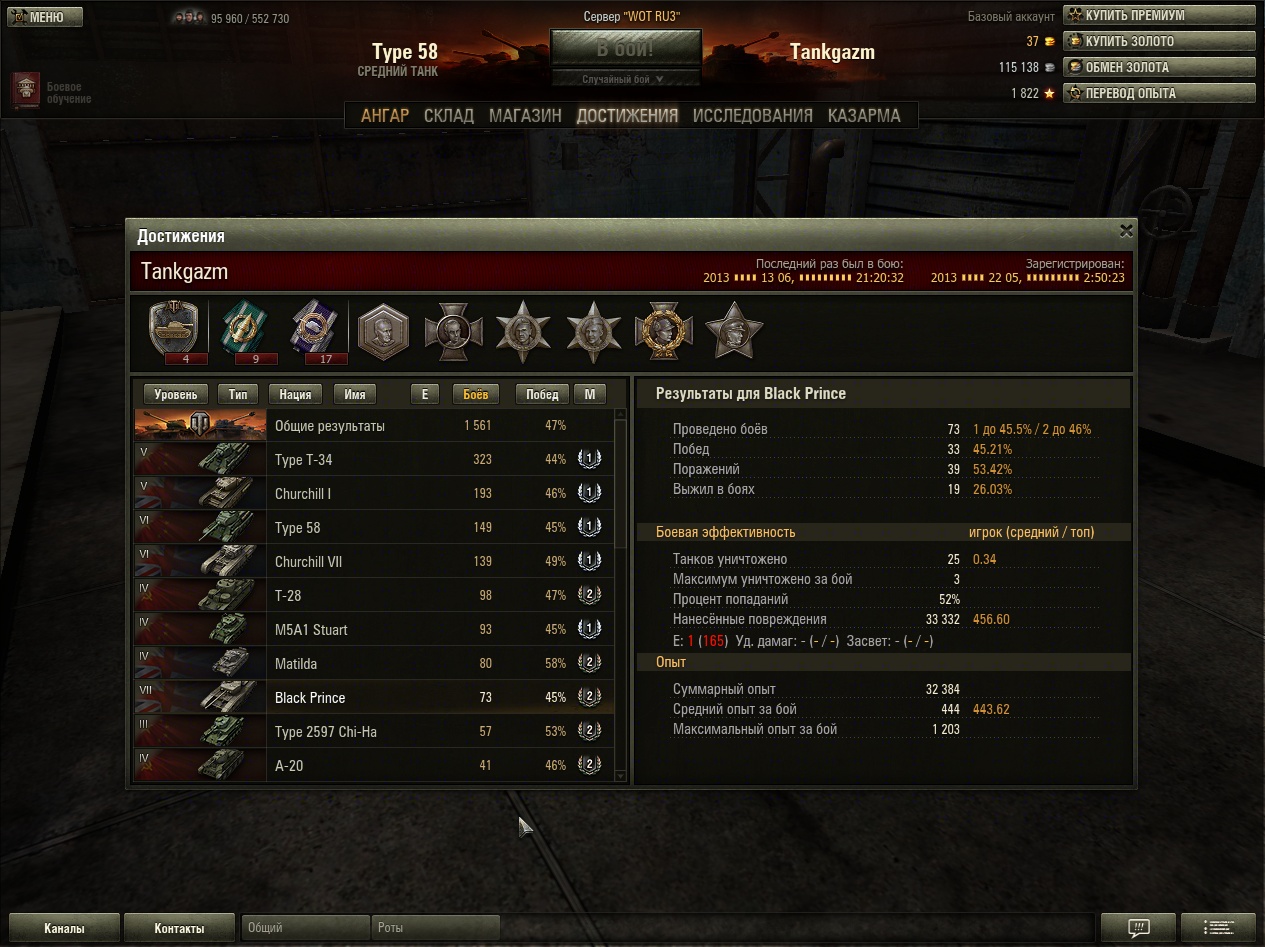Click КУПИТЬ ПРЕМИУМ button
The image size is (1265, 947).
(1158, 15)
